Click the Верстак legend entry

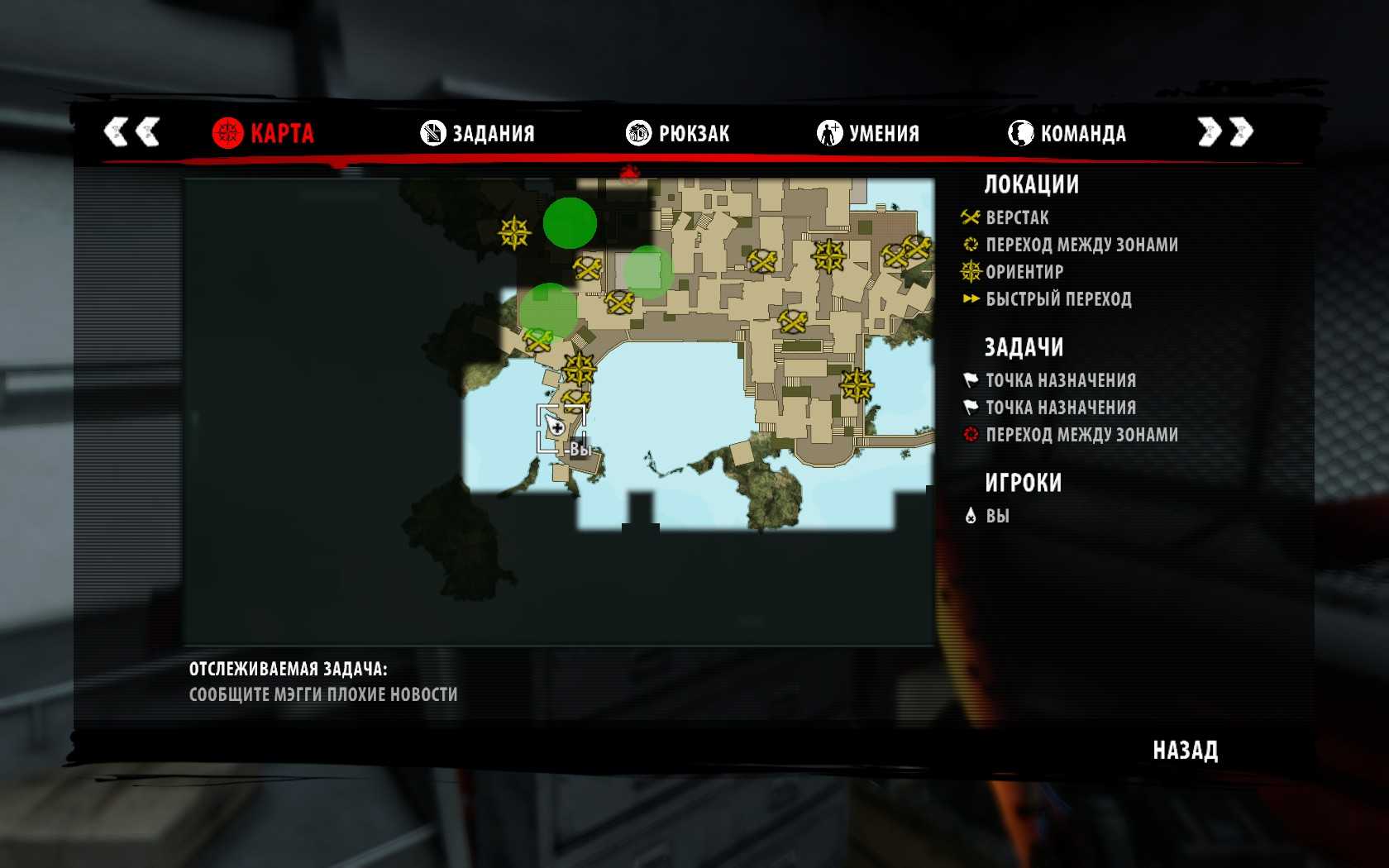click(1017, 218)
